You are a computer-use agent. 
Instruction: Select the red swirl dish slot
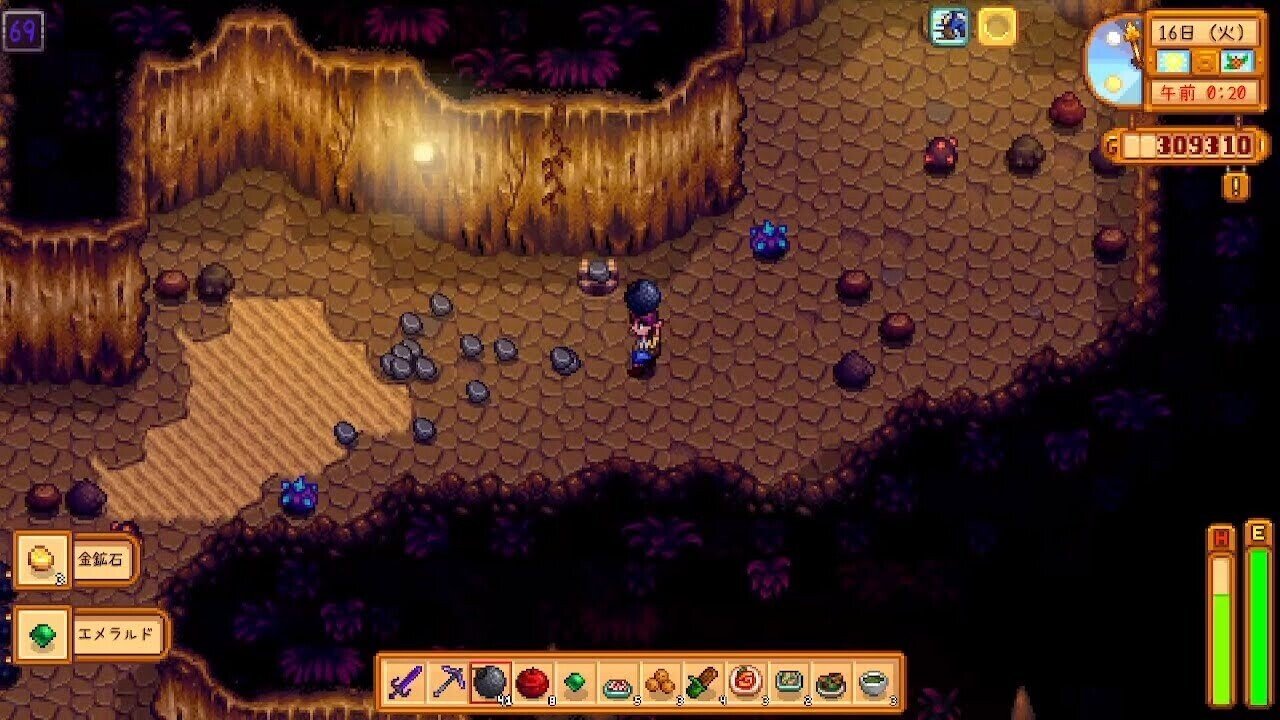746,684
